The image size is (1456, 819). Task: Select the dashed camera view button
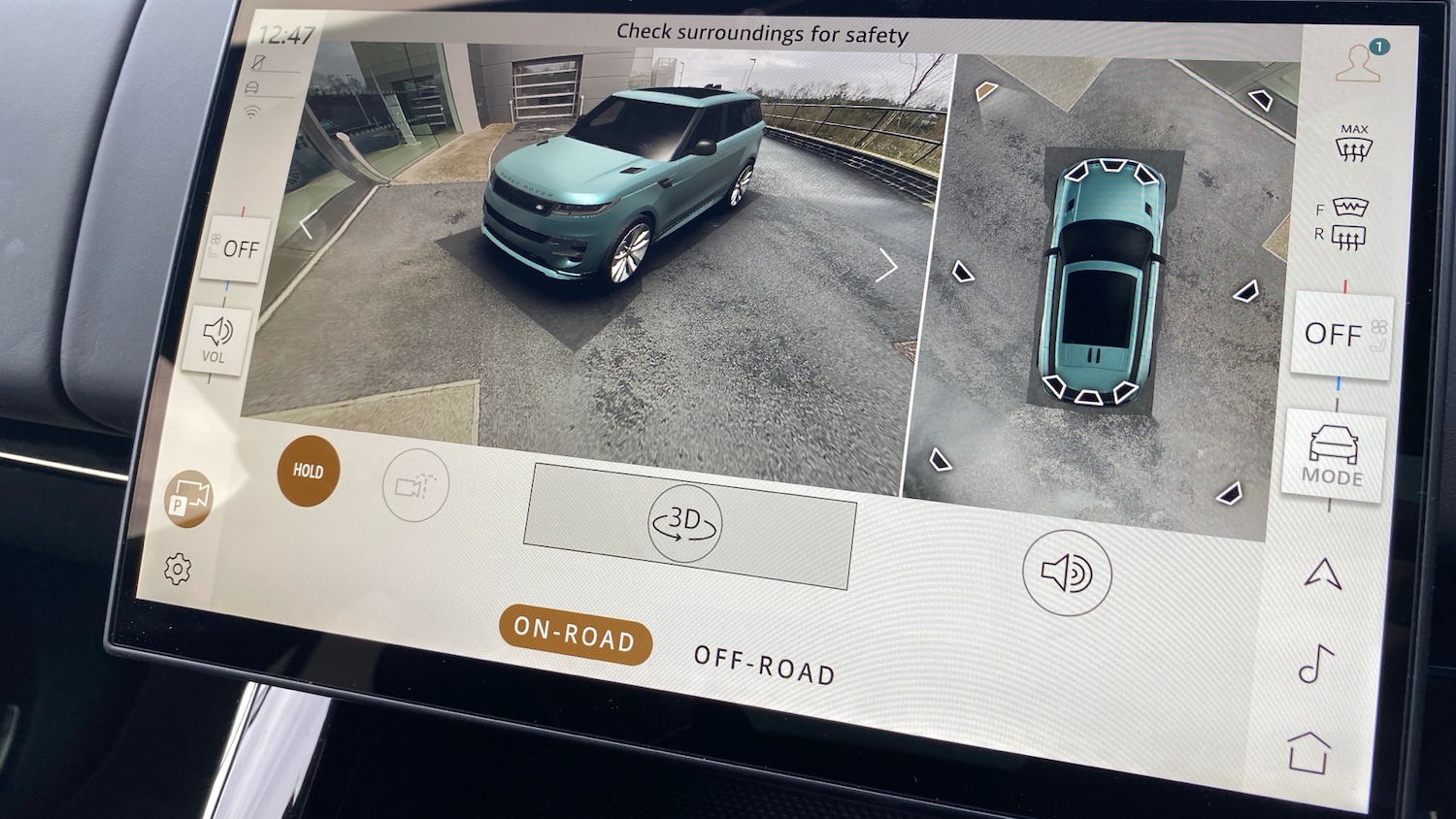pos(415,485)
